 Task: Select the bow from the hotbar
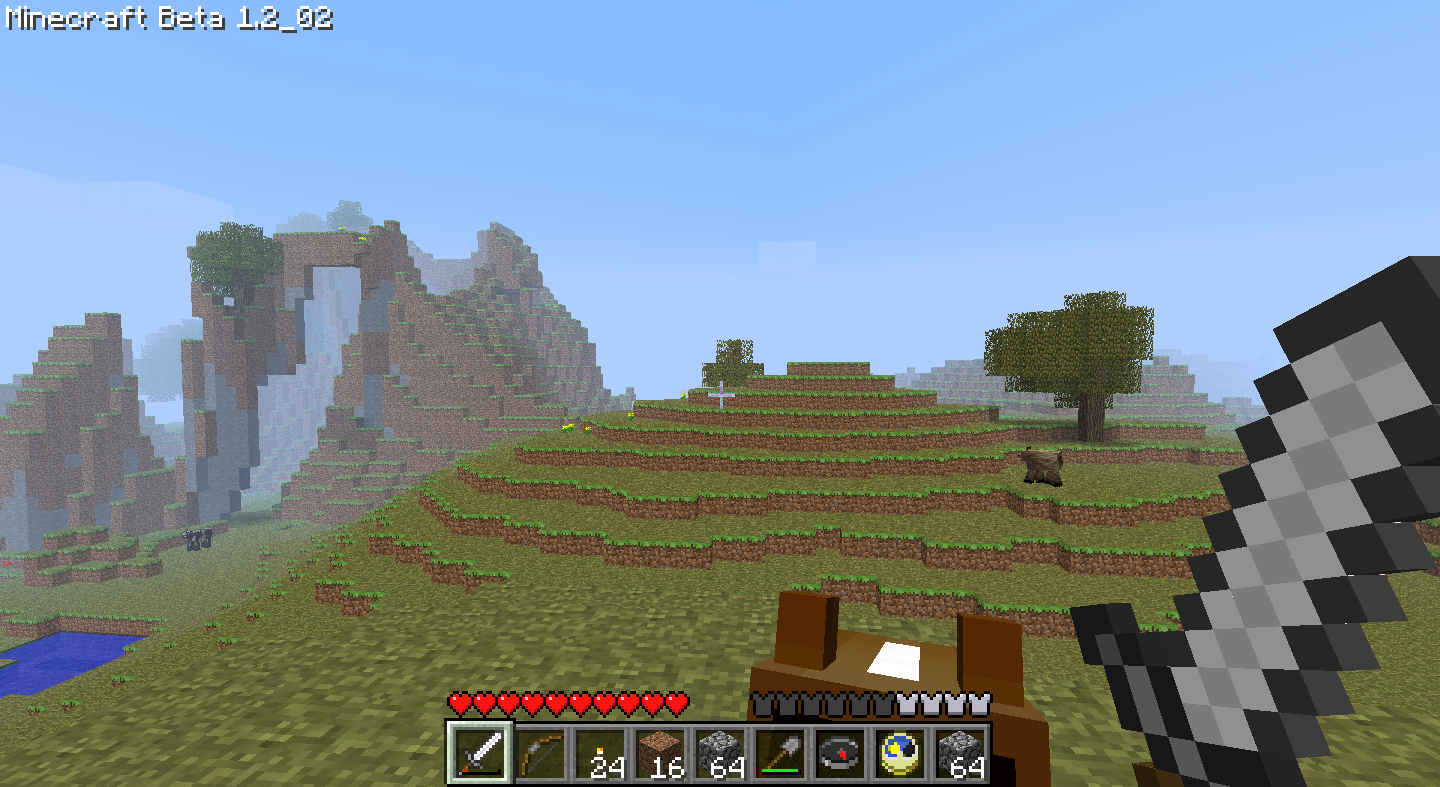pos(537,757)
